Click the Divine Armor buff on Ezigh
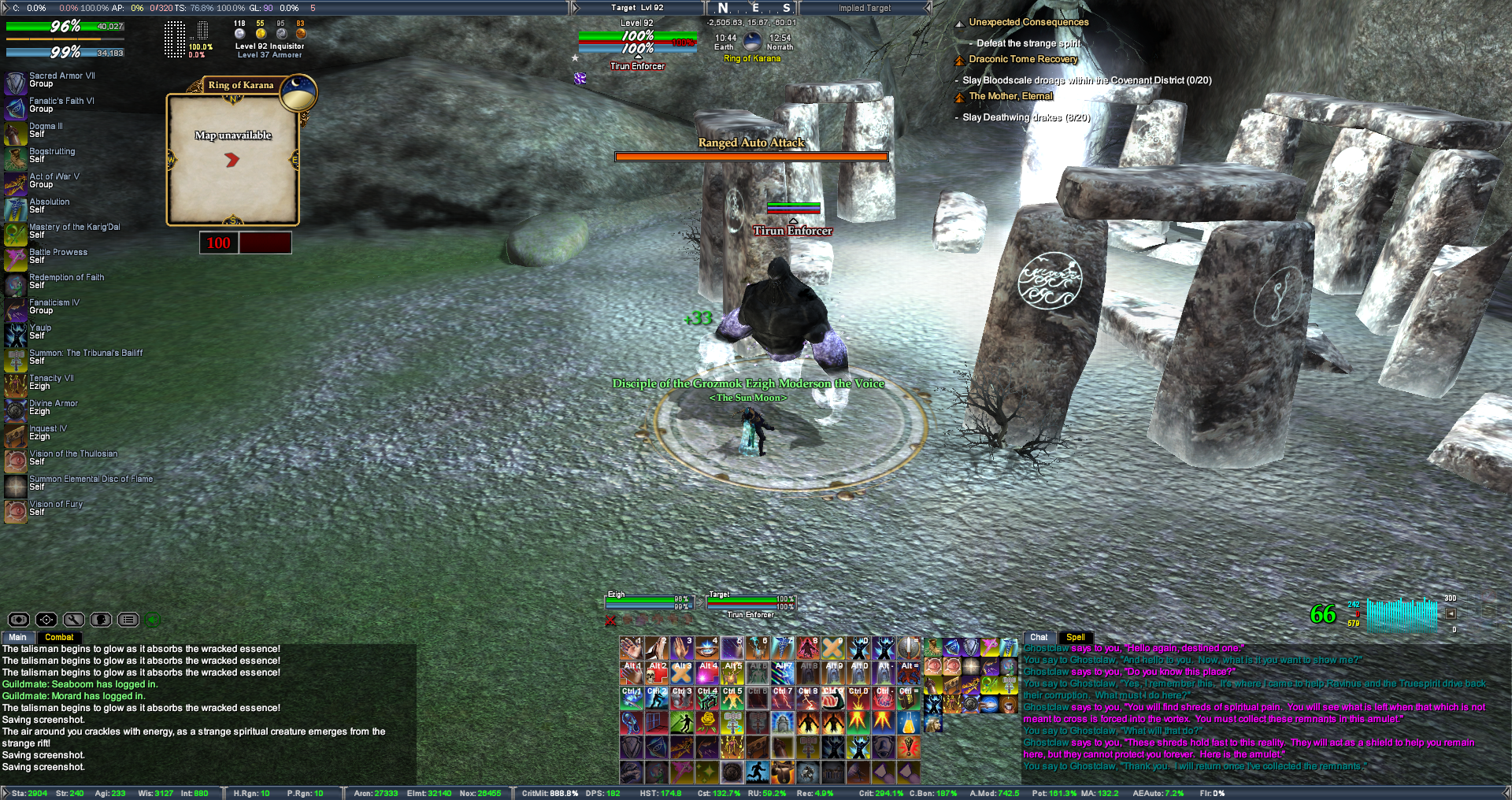This screenshot has width=1512, height=800. coord(15,408)
